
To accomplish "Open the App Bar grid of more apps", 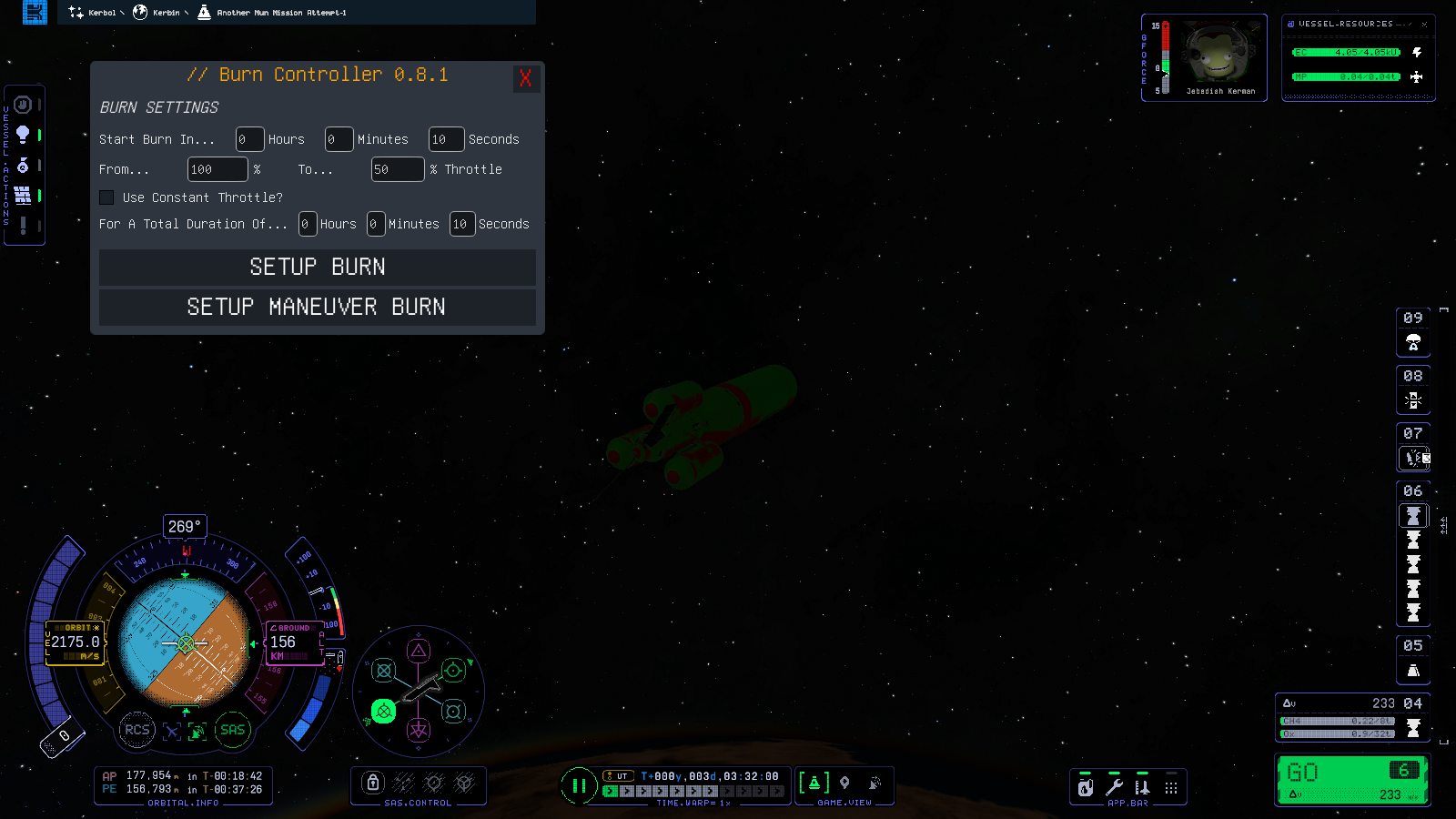I will [x=1171, y=787].
